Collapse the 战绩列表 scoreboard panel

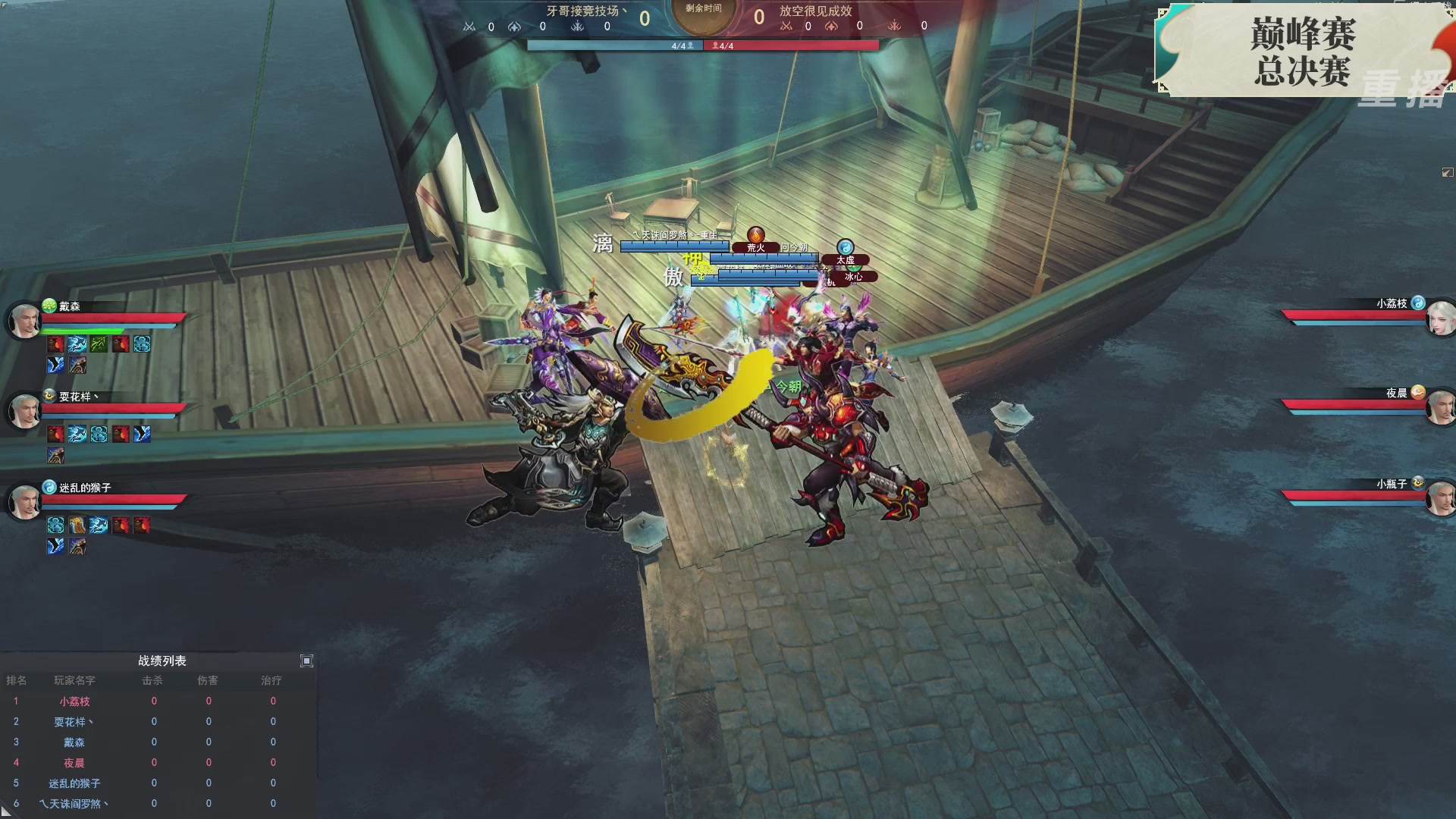pos(306,661)
